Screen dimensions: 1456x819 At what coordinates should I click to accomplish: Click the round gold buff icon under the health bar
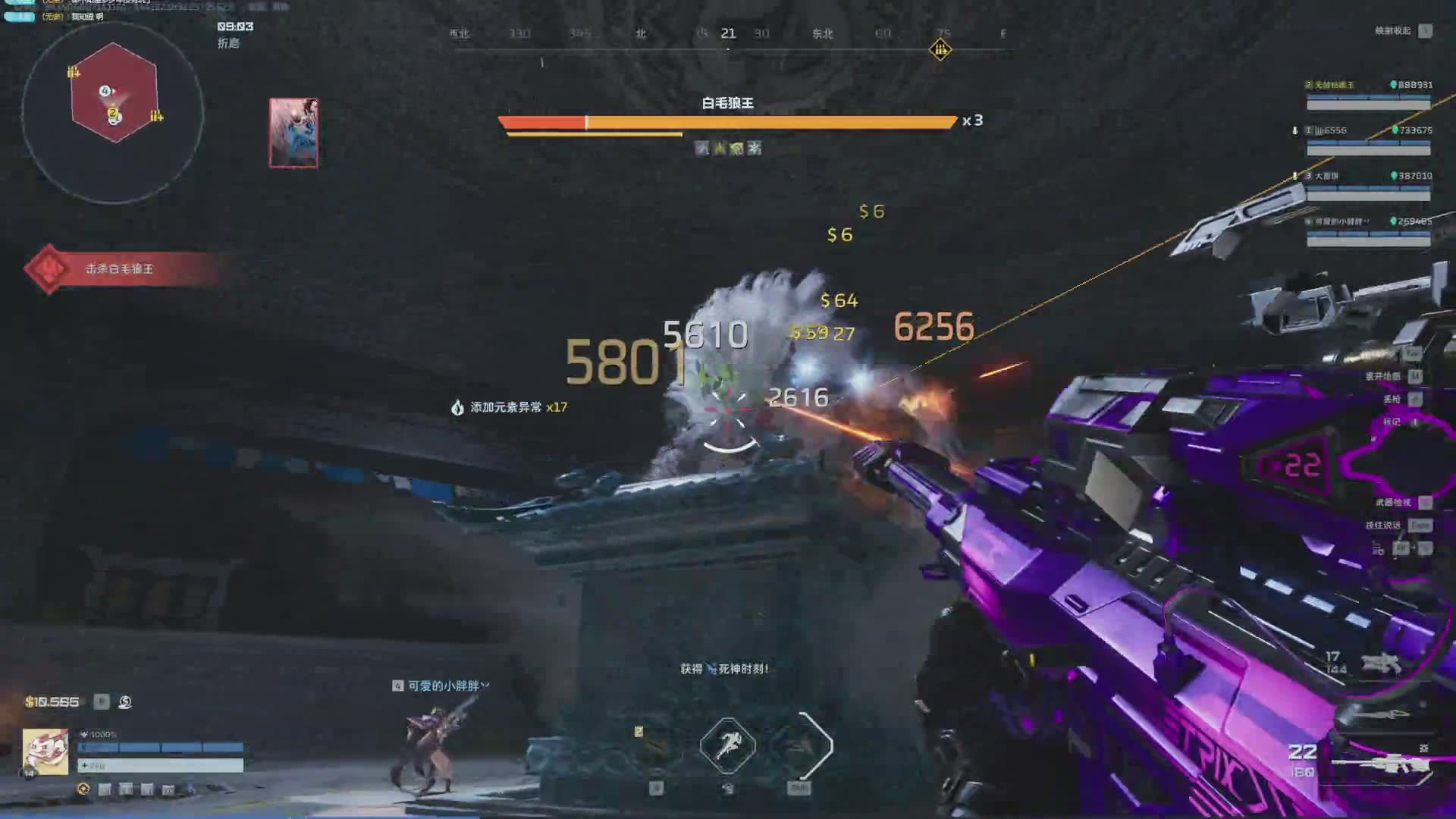(x=83, y=789)
